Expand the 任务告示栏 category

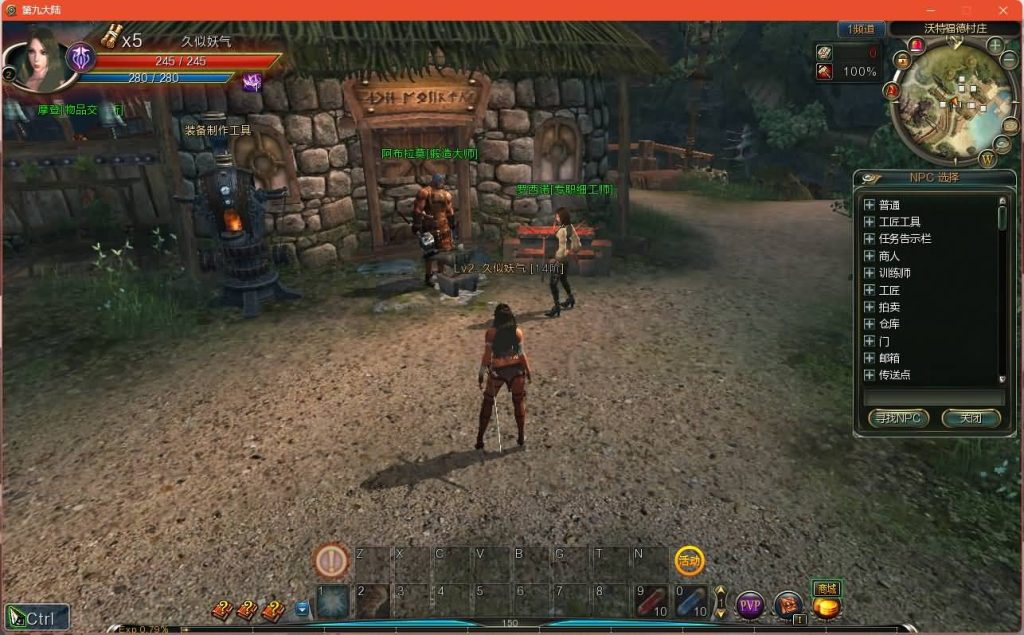tap(869, 239)
